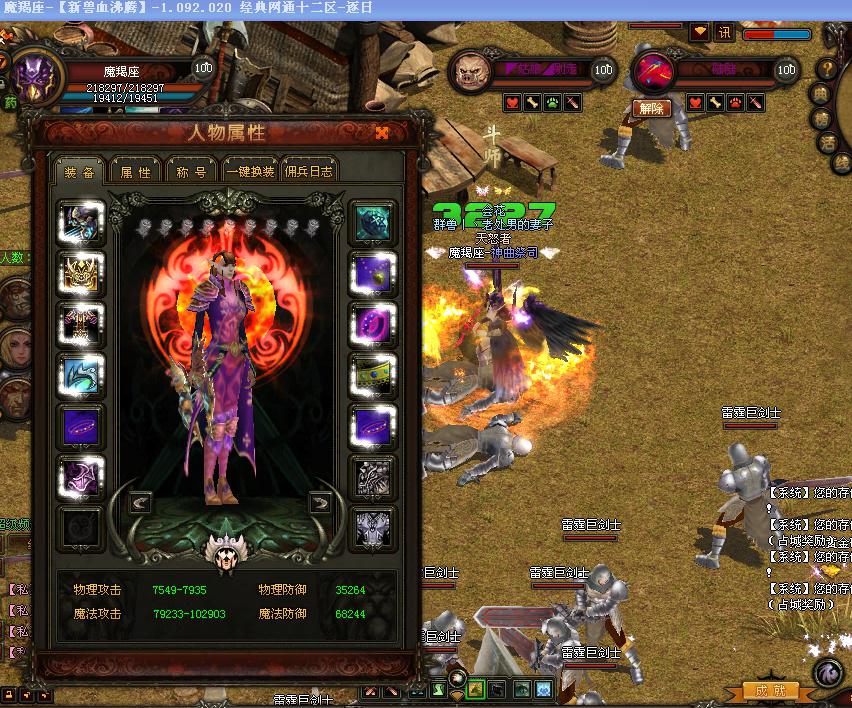Switch to the 装备 equipment tab
Screen dimensions: 852x708
[79, 171]
